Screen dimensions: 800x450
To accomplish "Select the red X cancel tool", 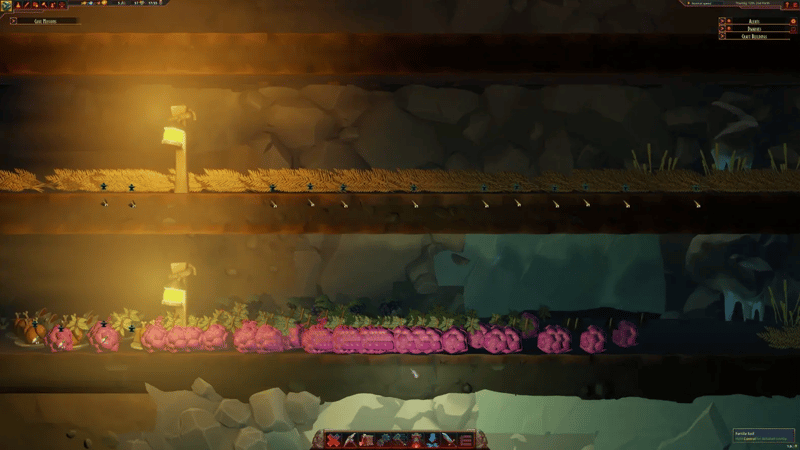I will [333, 440].
